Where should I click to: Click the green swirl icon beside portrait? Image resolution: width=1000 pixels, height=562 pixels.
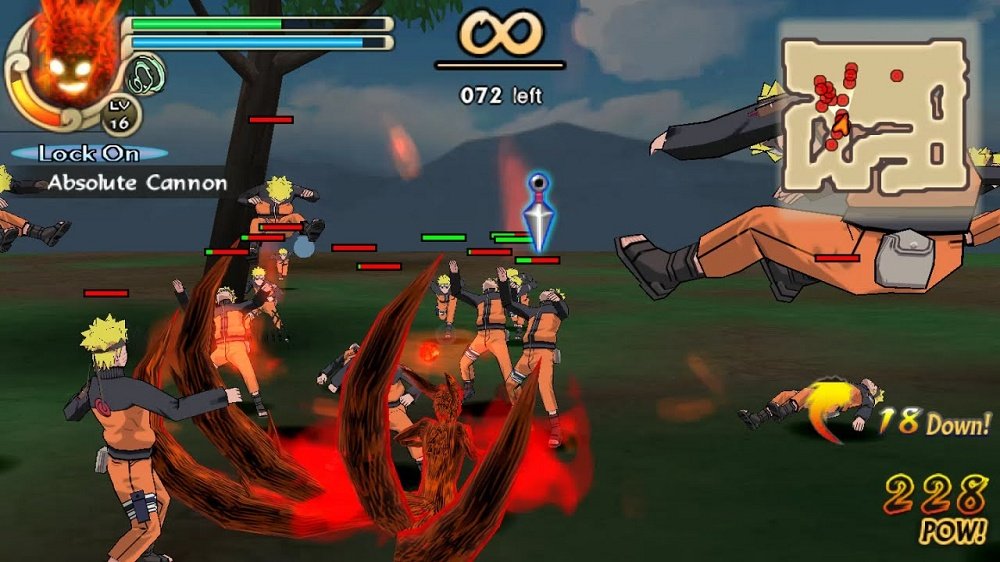145,75
